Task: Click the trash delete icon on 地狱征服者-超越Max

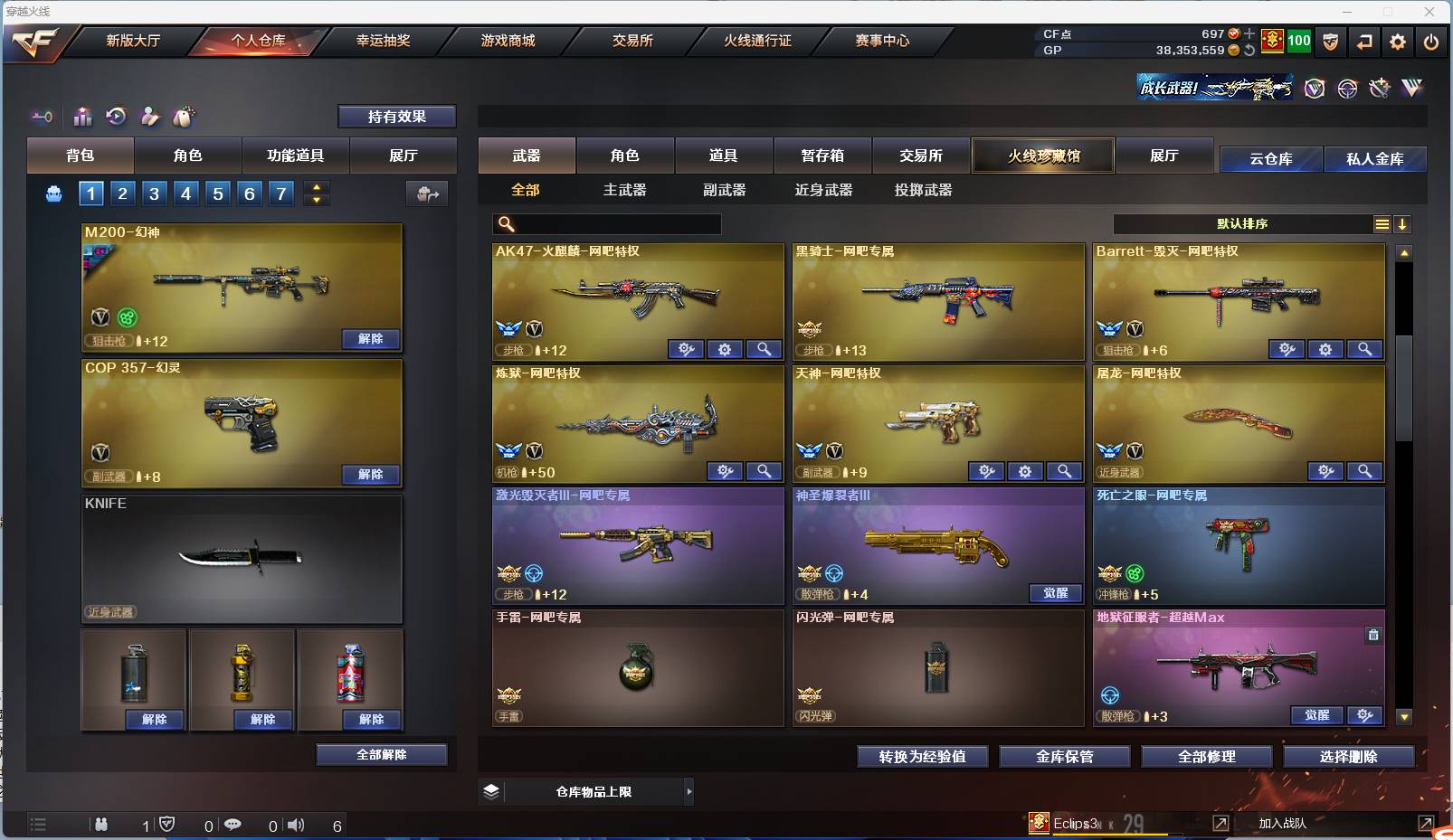Action: pos(1374,635)
